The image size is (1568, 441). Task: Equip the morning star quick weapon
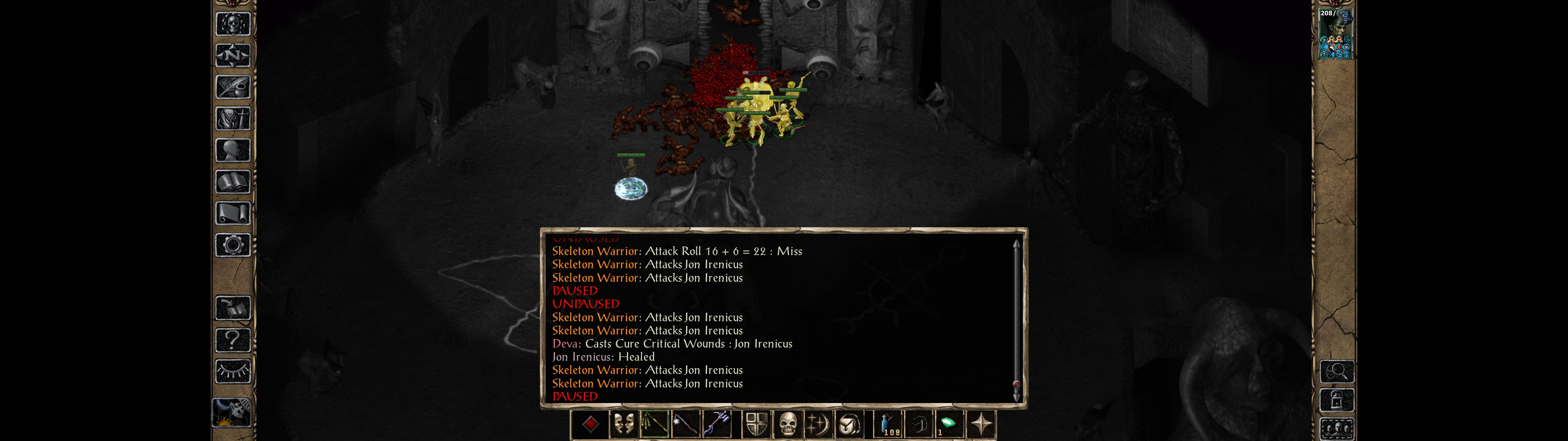[686, 424]
